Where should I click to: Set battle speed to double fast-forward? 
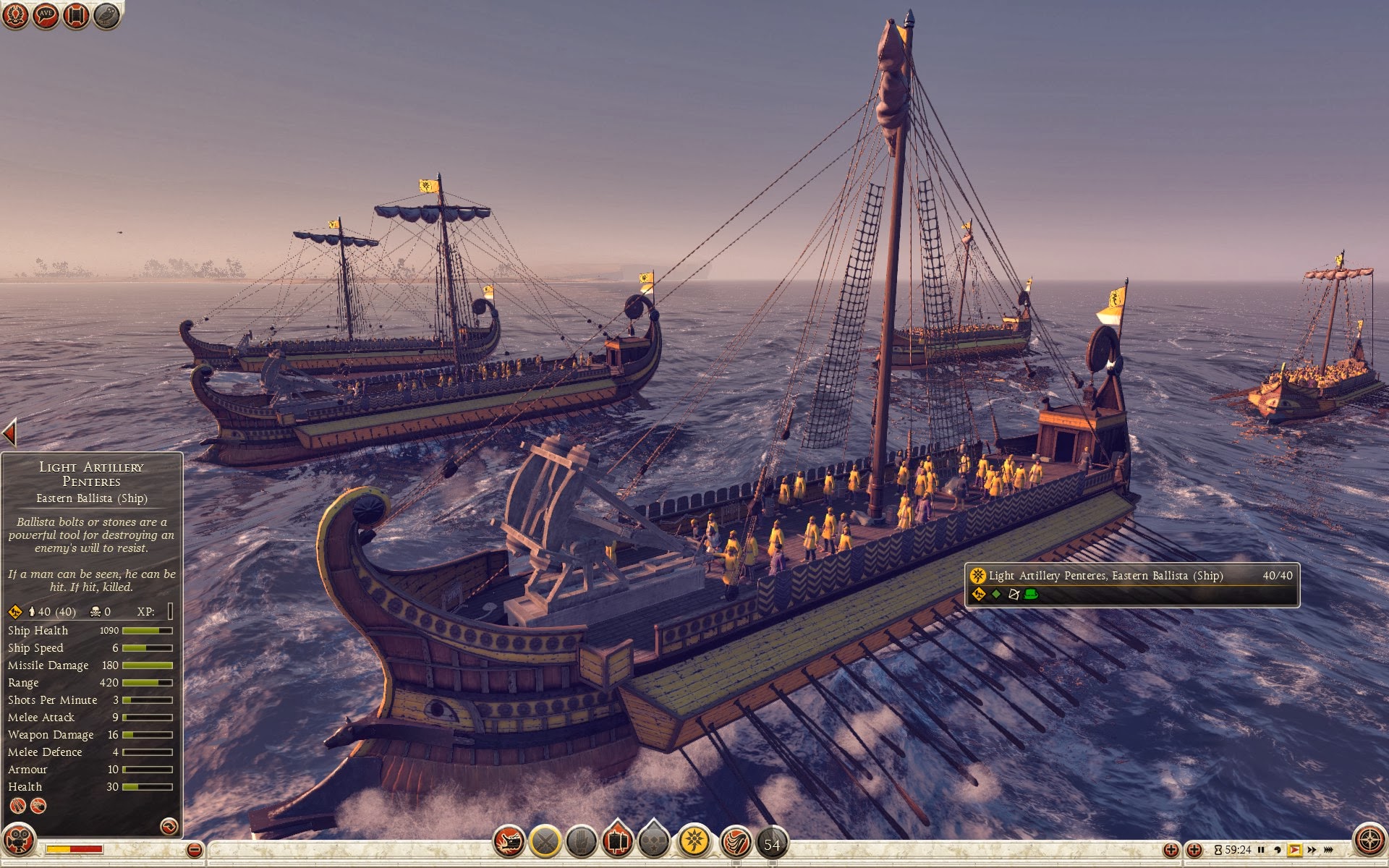tap(1312, 850)
